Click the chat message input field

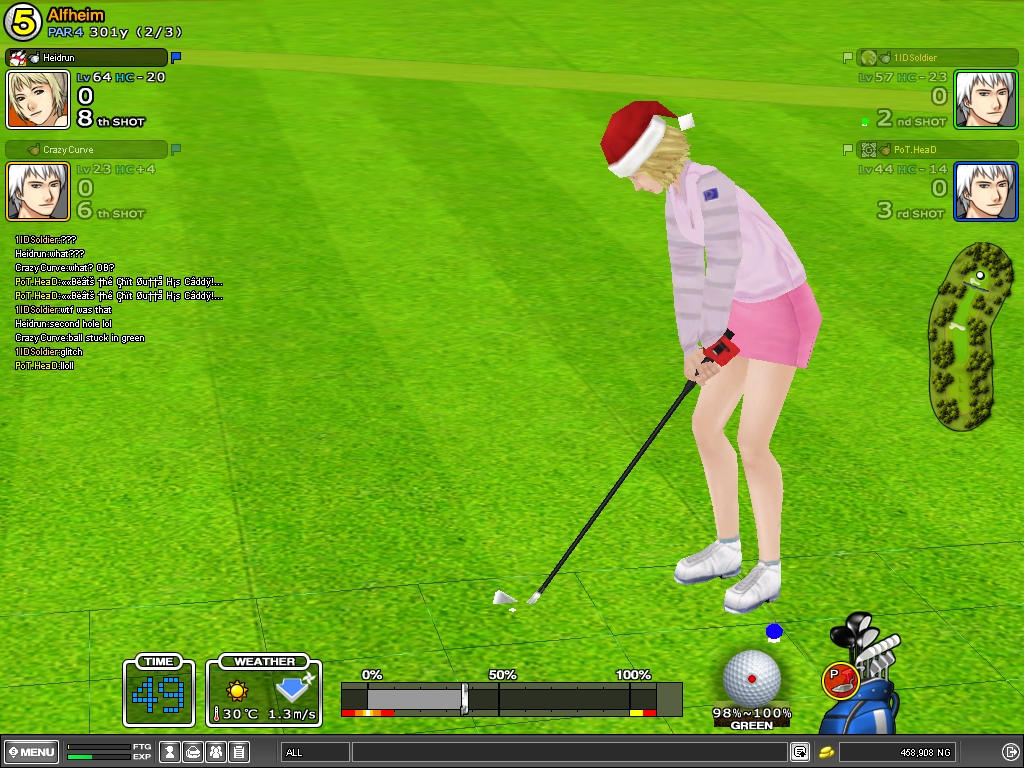(568, 752)
